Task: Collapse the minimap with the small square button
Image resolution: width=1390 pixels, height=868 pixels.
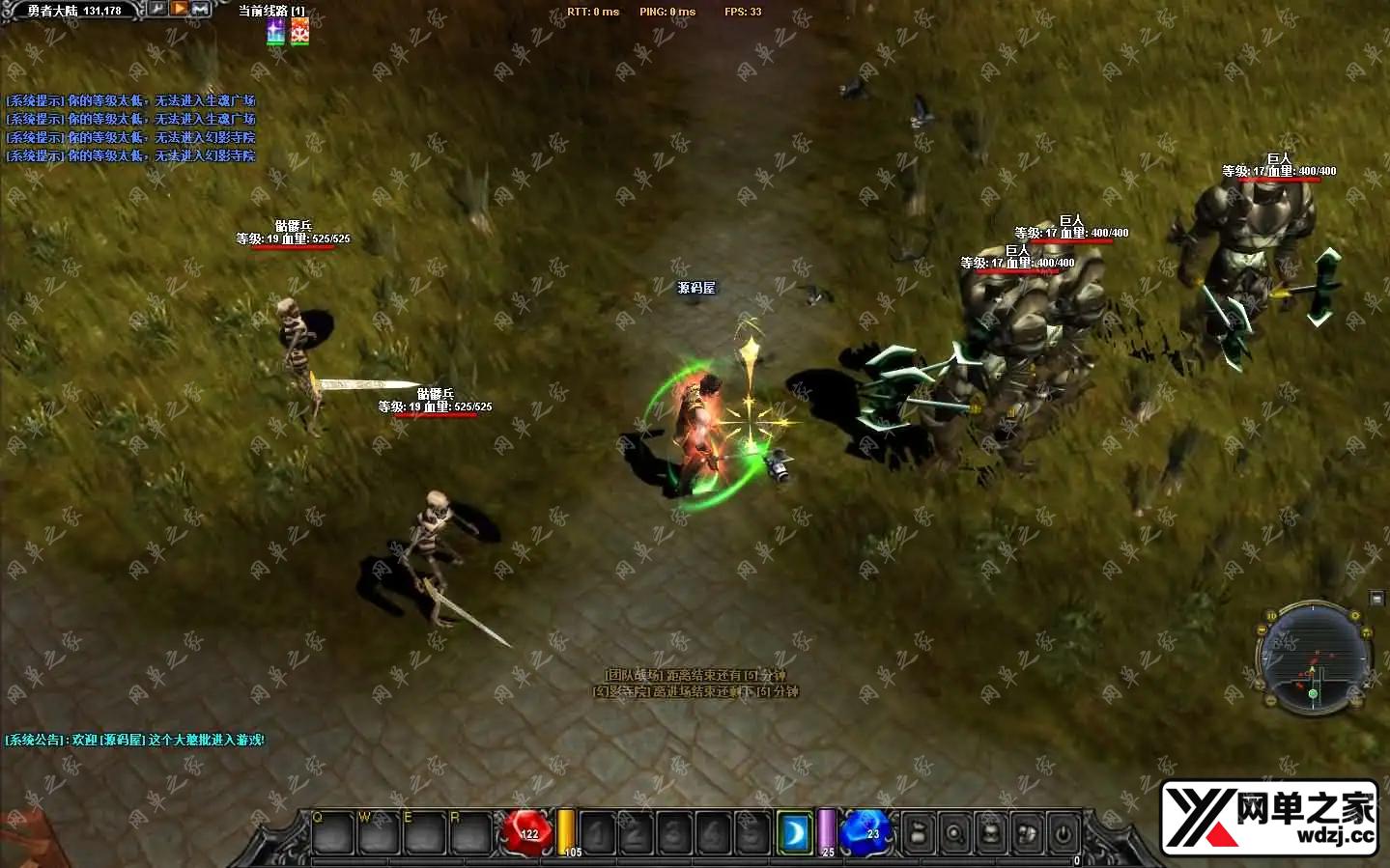Action: click(1376, 600)
